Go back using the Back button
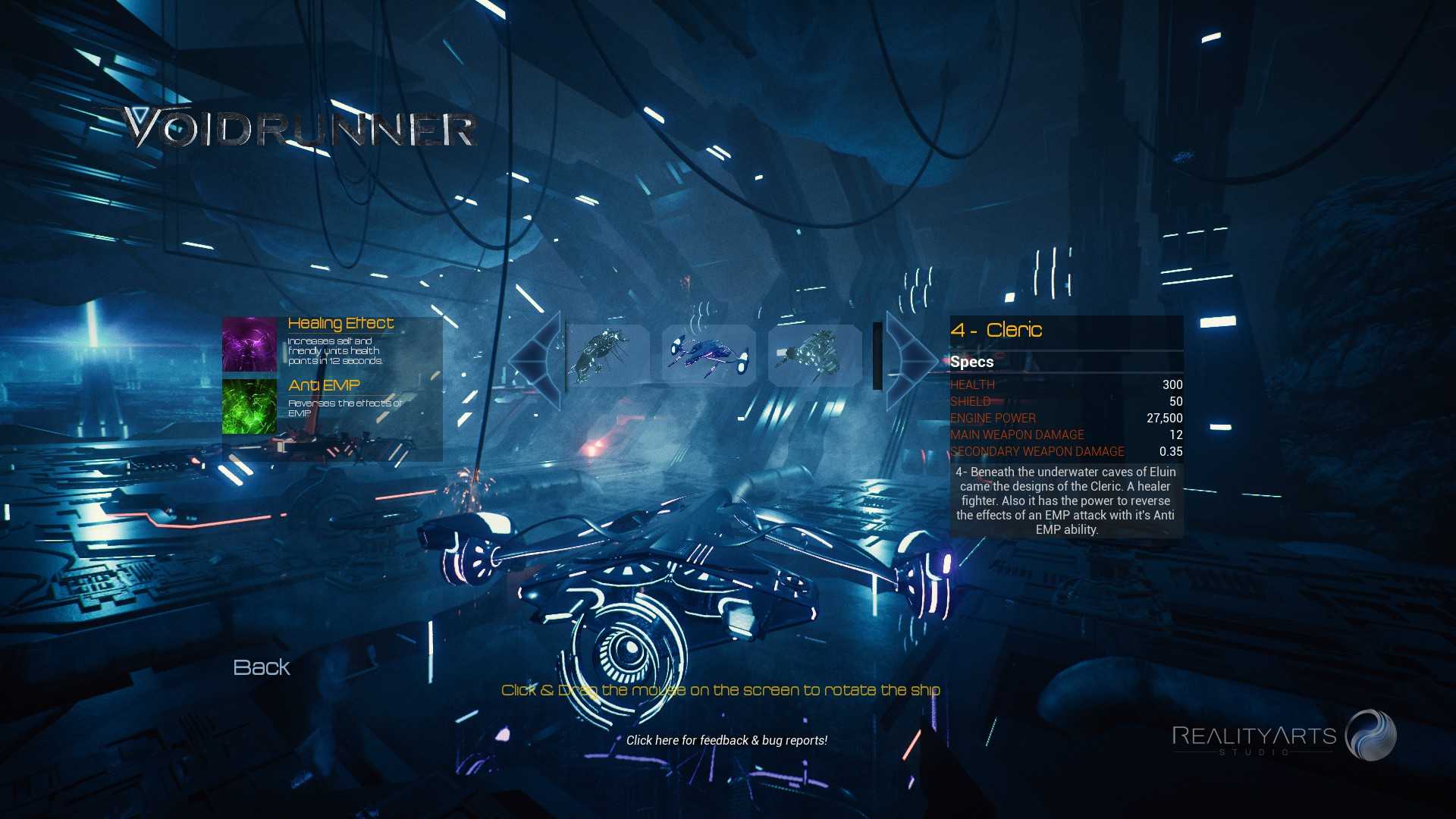The height and width of the screenshot is (819, 1456). (x=262, y=667)
